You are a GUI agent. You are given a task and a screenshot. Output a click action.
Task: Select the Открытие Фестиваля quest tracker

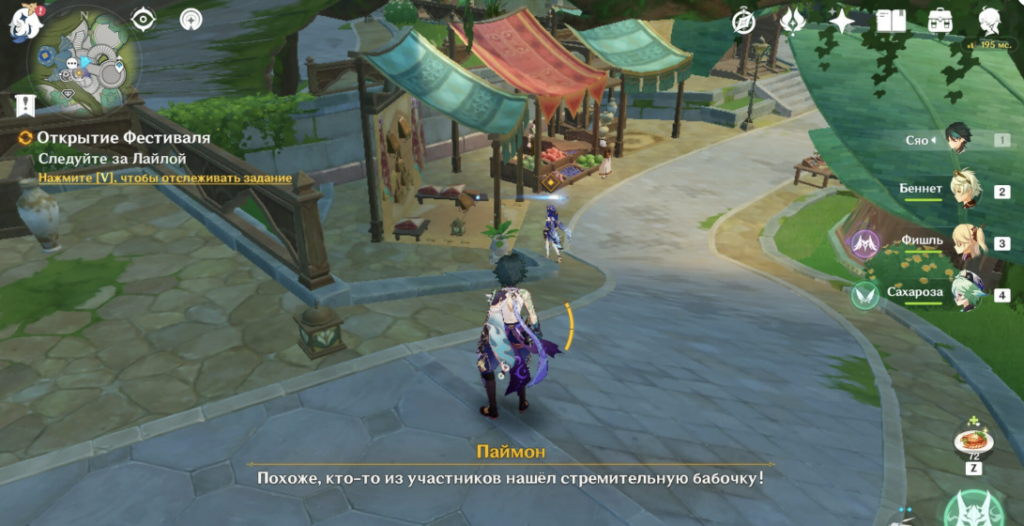124,137
